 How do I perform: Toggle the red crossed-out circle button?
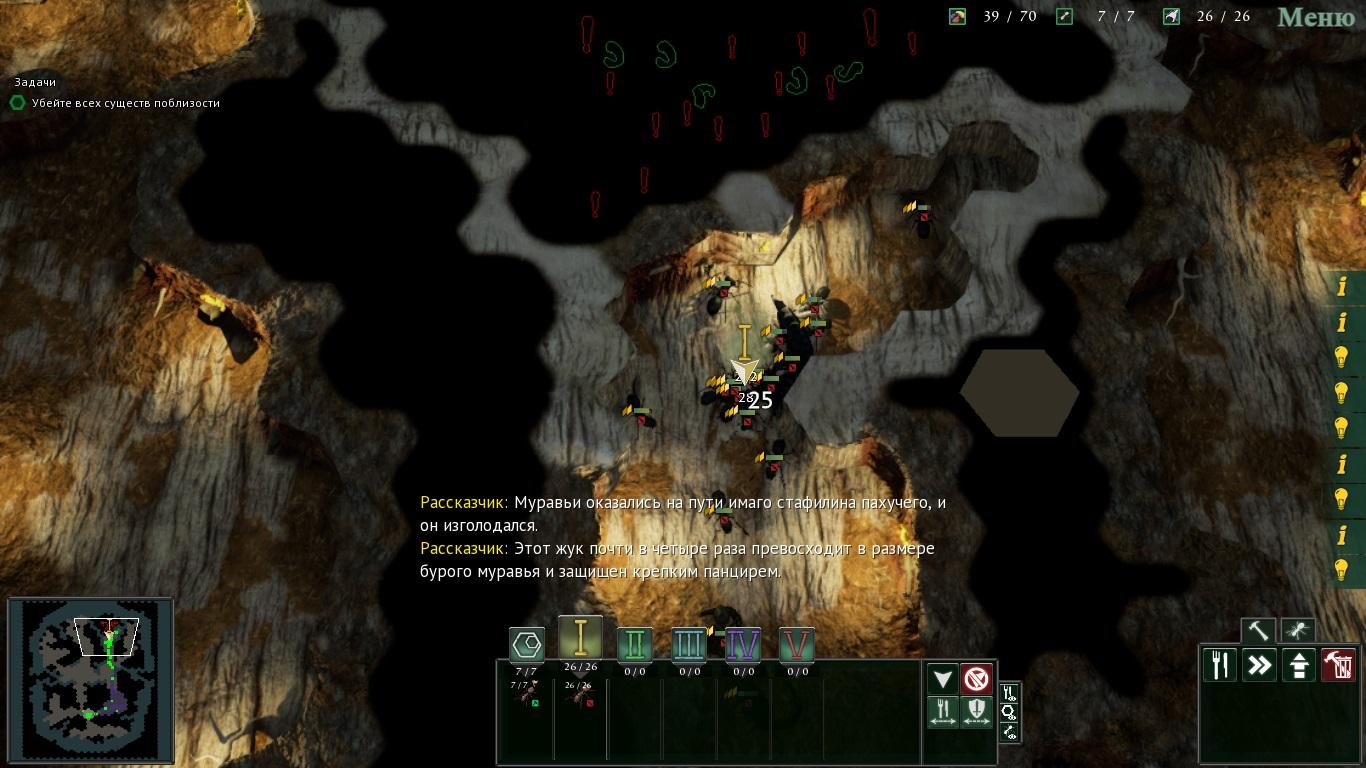click(x=977, y=680)
